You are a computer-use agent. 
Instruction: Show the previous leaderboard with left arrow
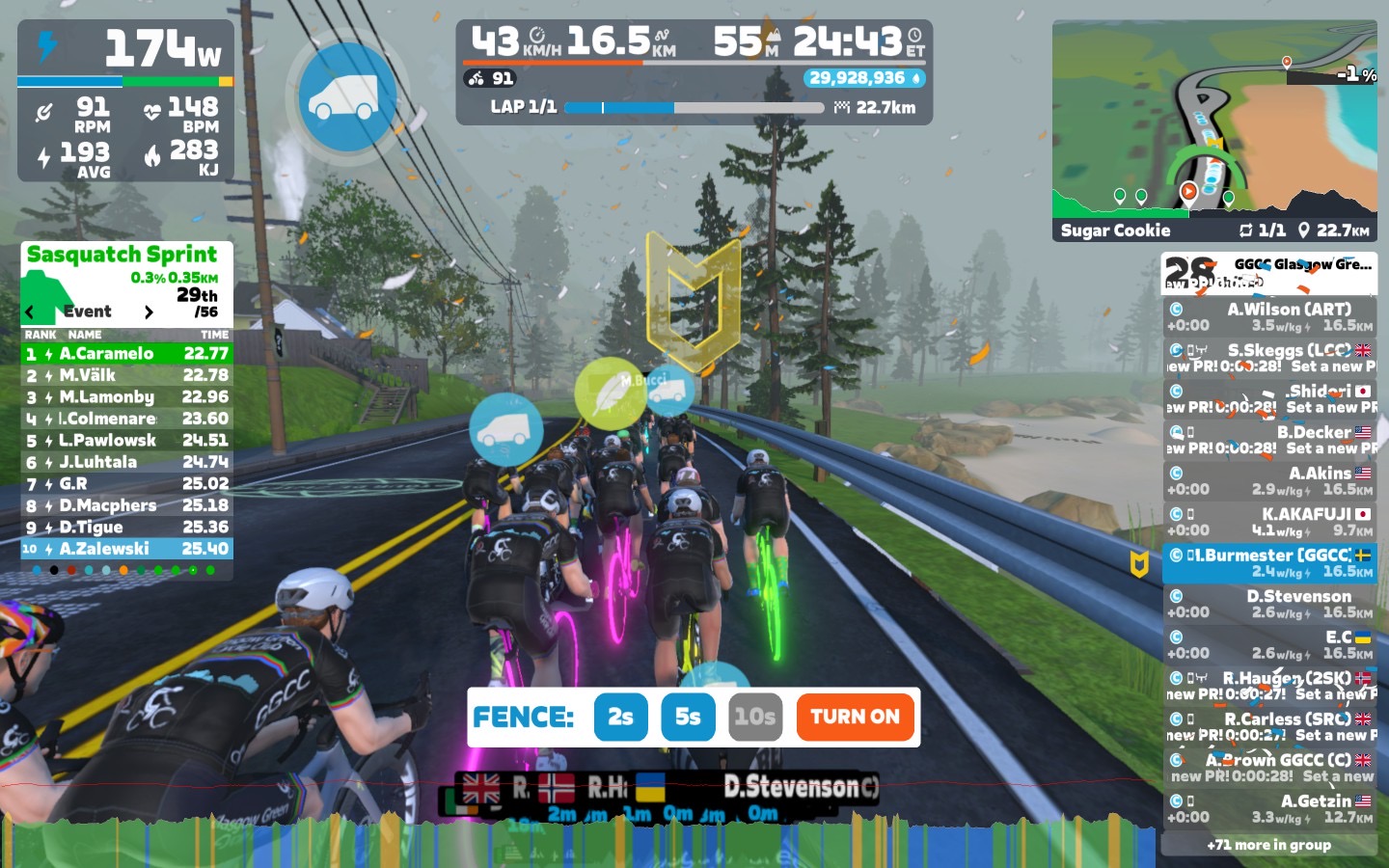click(30, 312)
